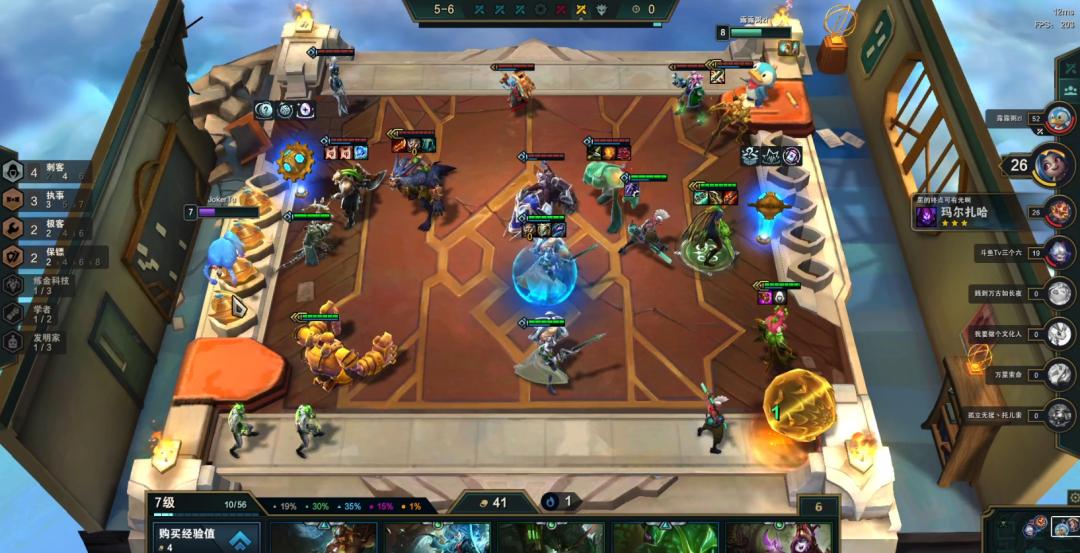Select the 极客 wrench trait entry
This screenshot has width=1080, height=553.
pos(40,228)
